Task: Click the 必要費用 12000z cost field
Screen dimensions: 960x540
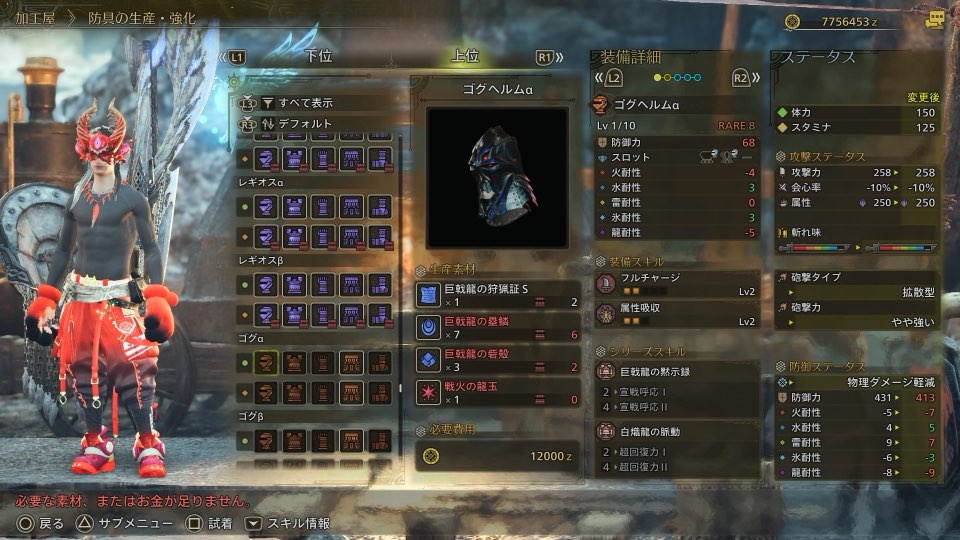Action: tap(498, 456)
